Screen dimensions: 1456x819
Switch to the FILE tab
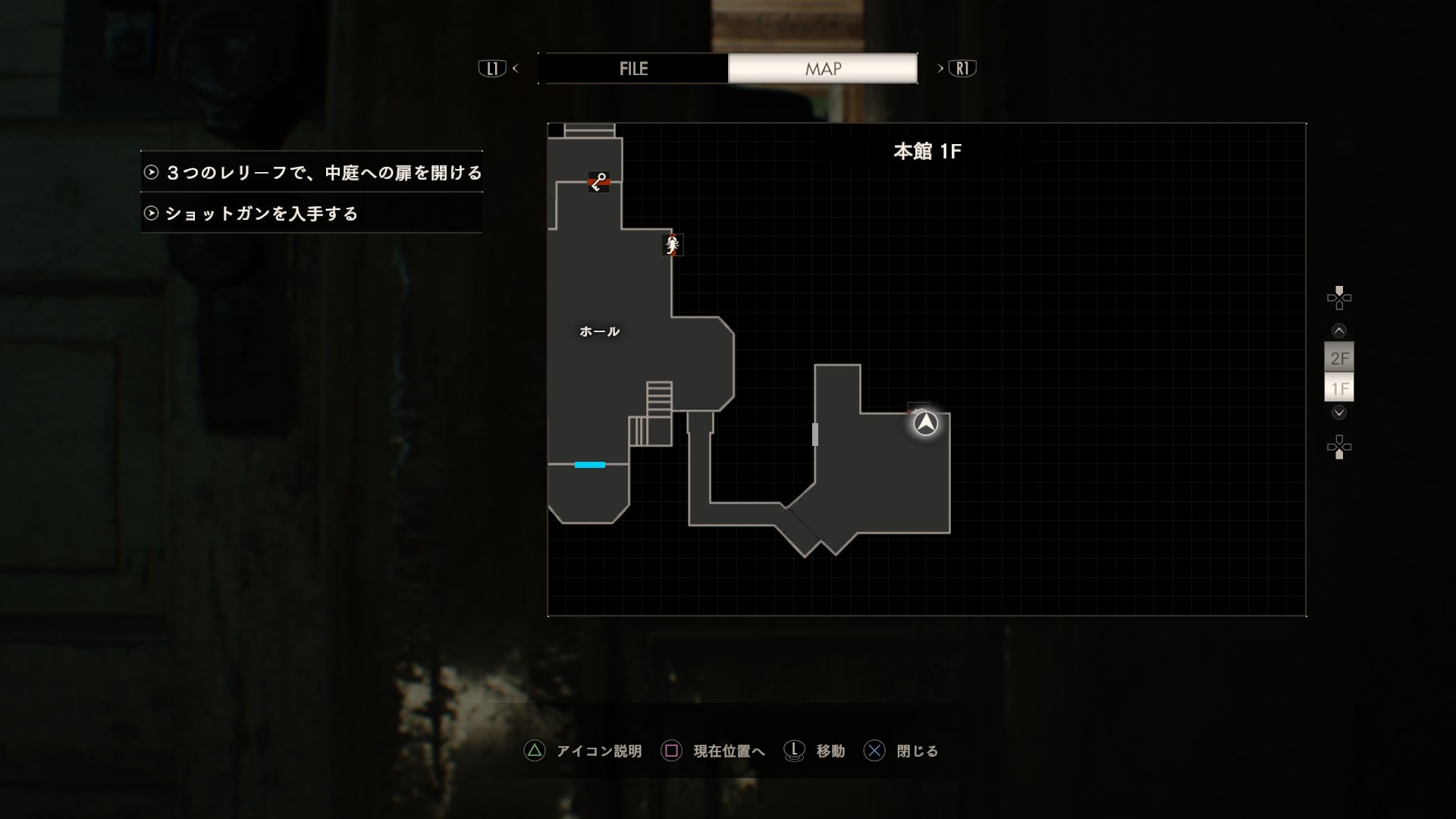(633, 68)
